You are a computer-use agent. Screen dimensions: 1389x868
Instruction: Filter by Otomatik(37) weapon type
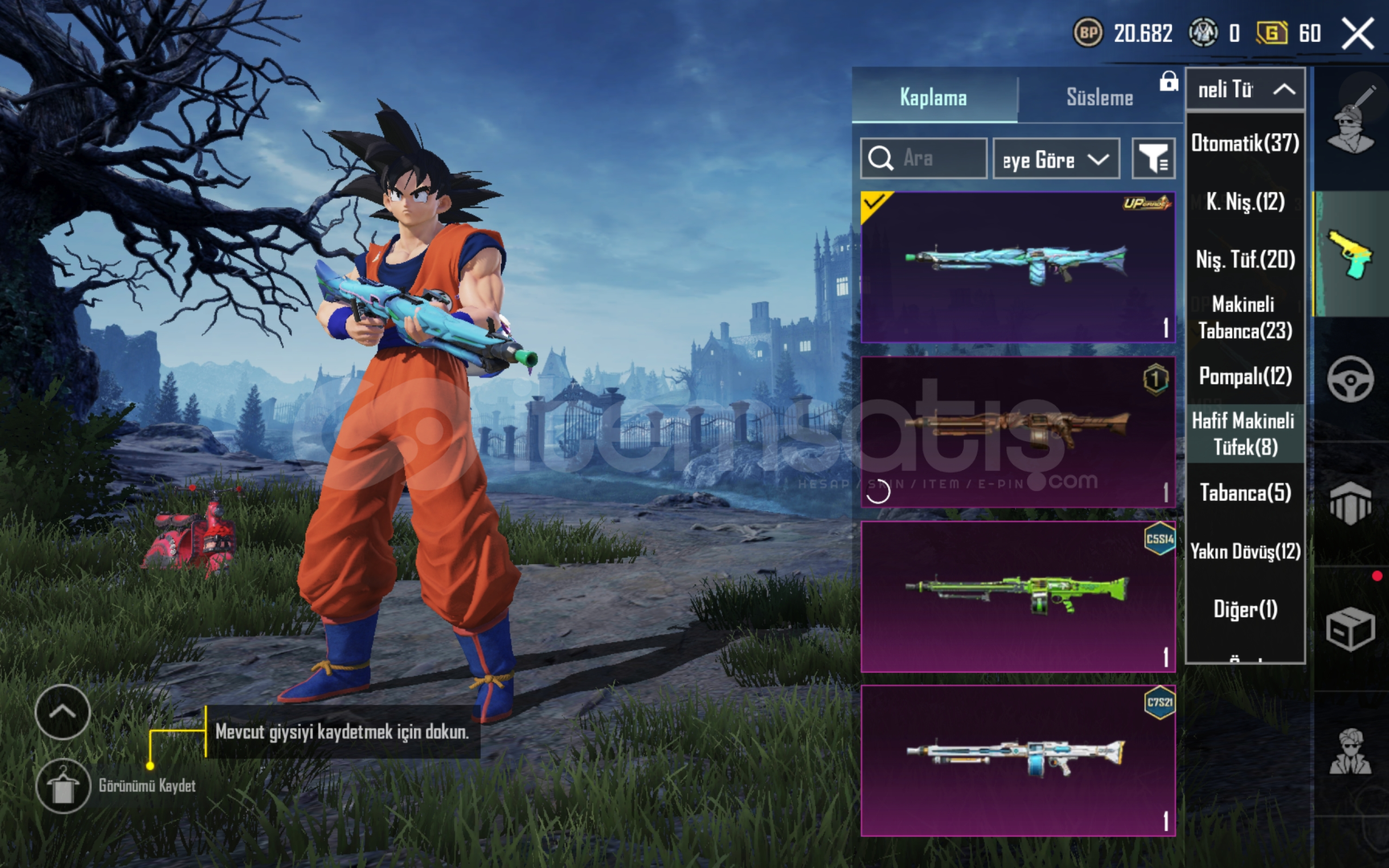[x=1245, y=143]
